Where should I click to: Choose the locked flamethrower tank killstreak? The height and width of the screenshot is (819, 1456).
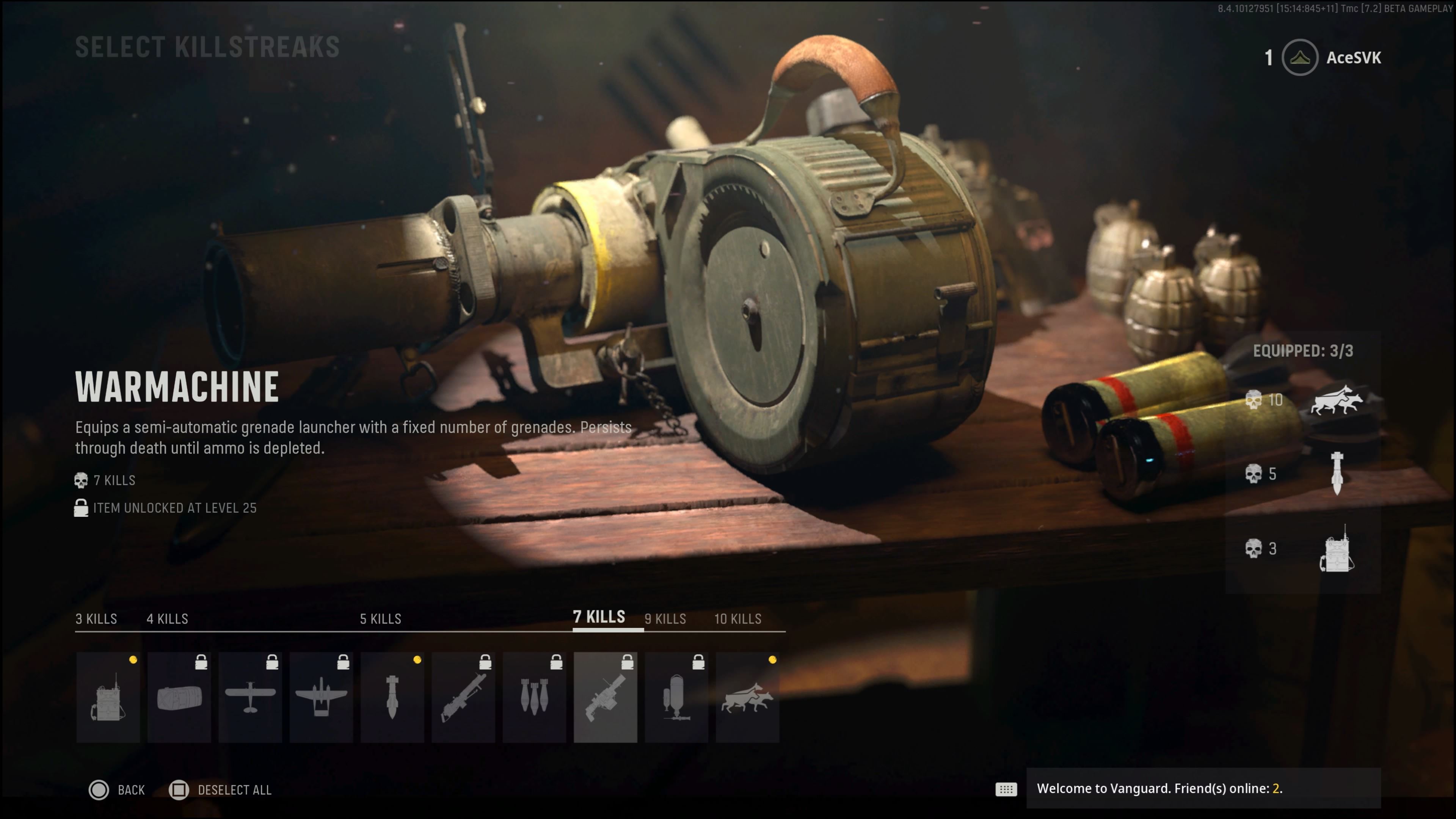click(x=676, y=697)
